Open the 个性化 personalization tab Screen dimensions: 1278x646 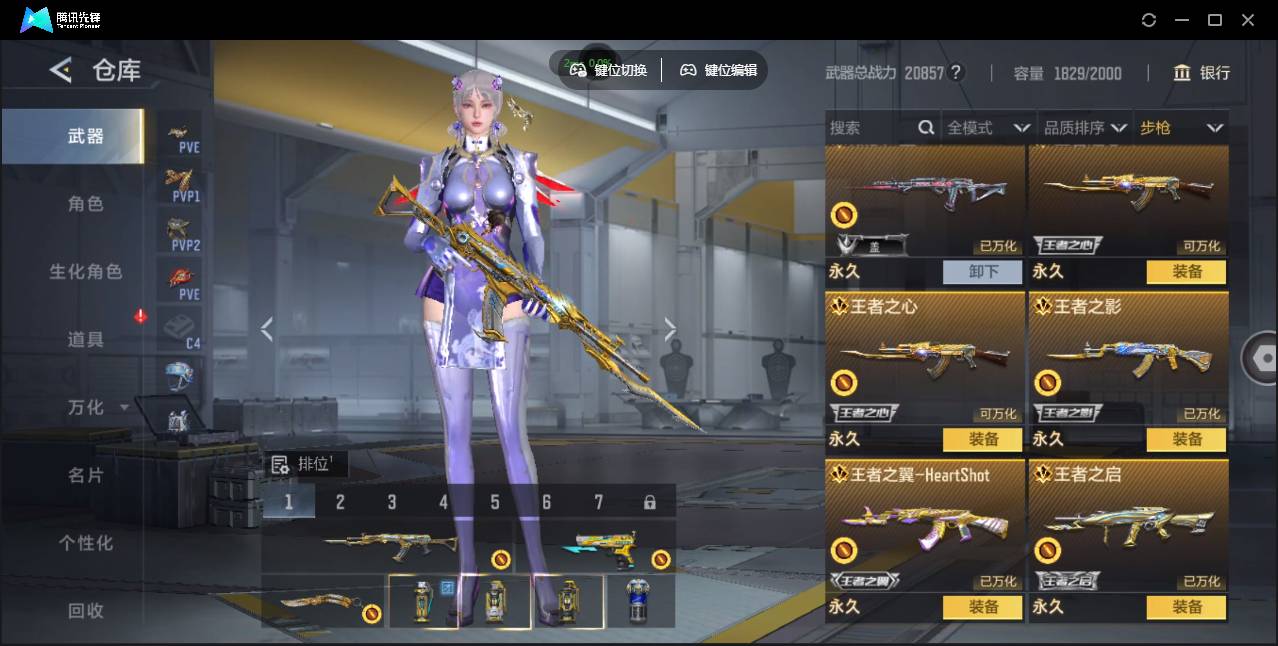pos(85,543)
